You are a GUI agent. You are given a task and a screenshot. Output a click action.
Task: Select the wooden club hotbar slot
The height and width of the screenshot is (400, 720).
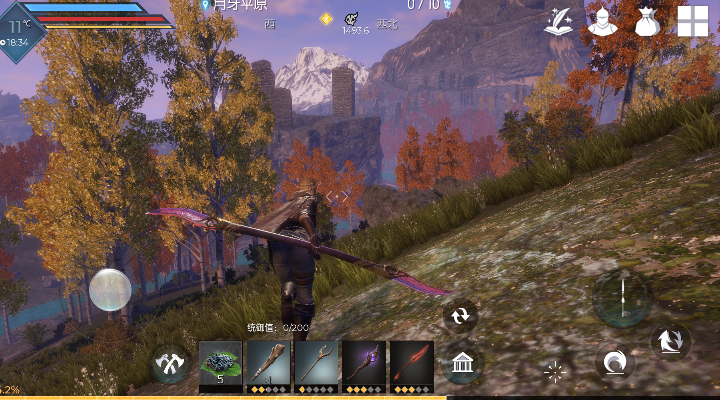click(268, 364)
